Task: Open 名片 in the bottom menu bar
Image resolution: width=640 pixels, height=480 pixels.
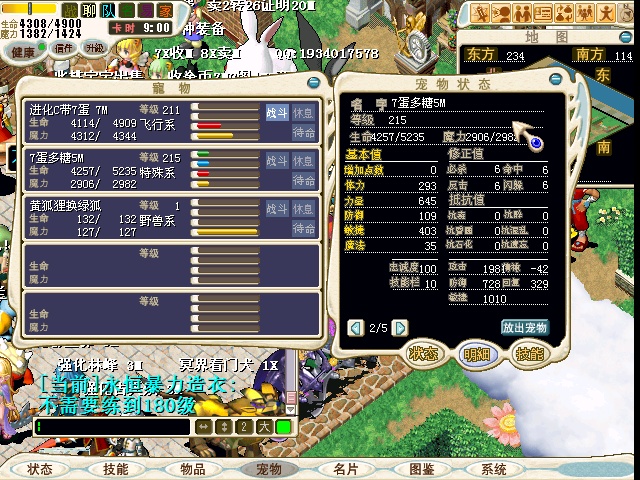Action: coord(346,469)
